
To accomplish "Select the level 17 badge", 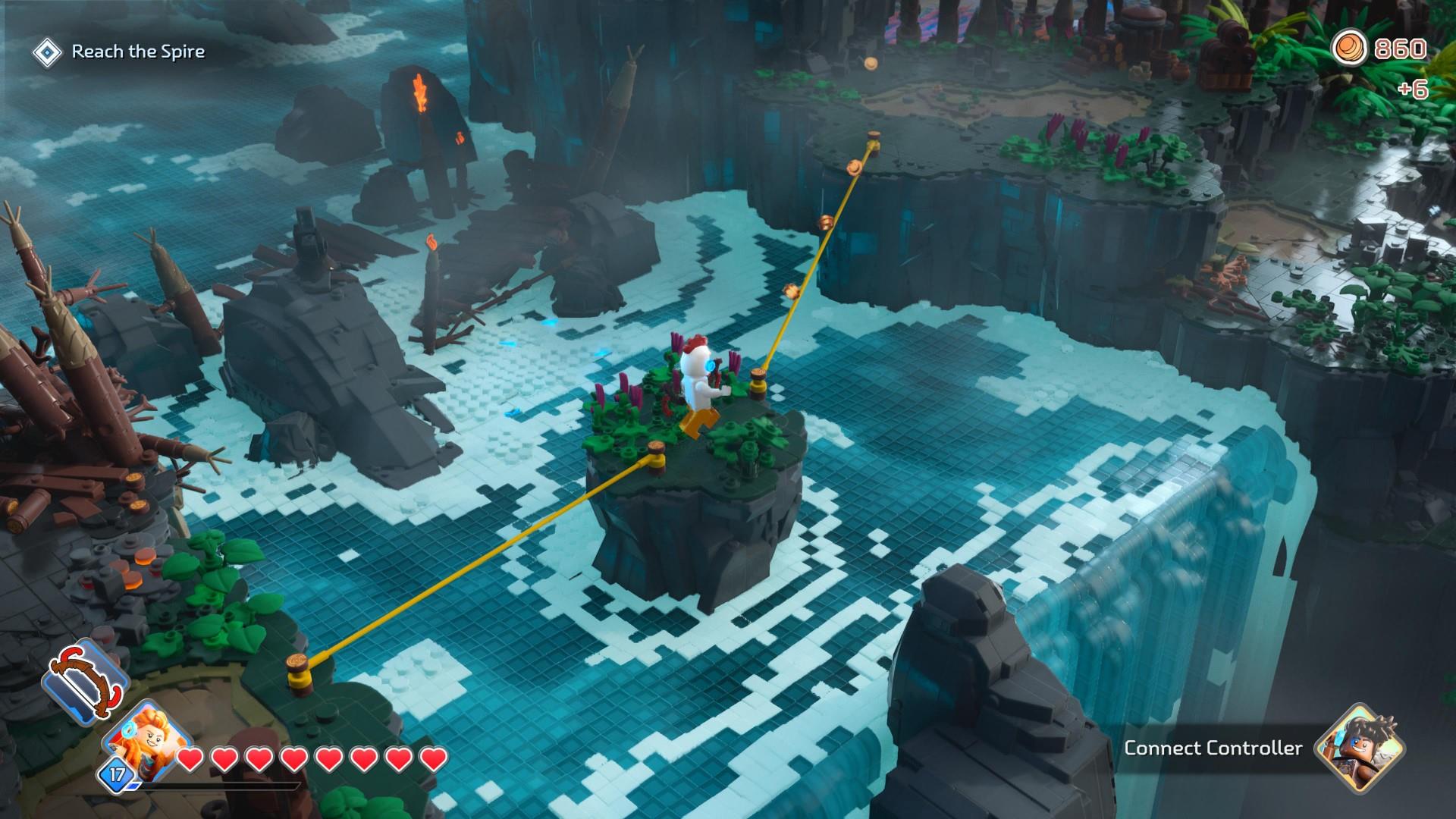I will 117,775.
